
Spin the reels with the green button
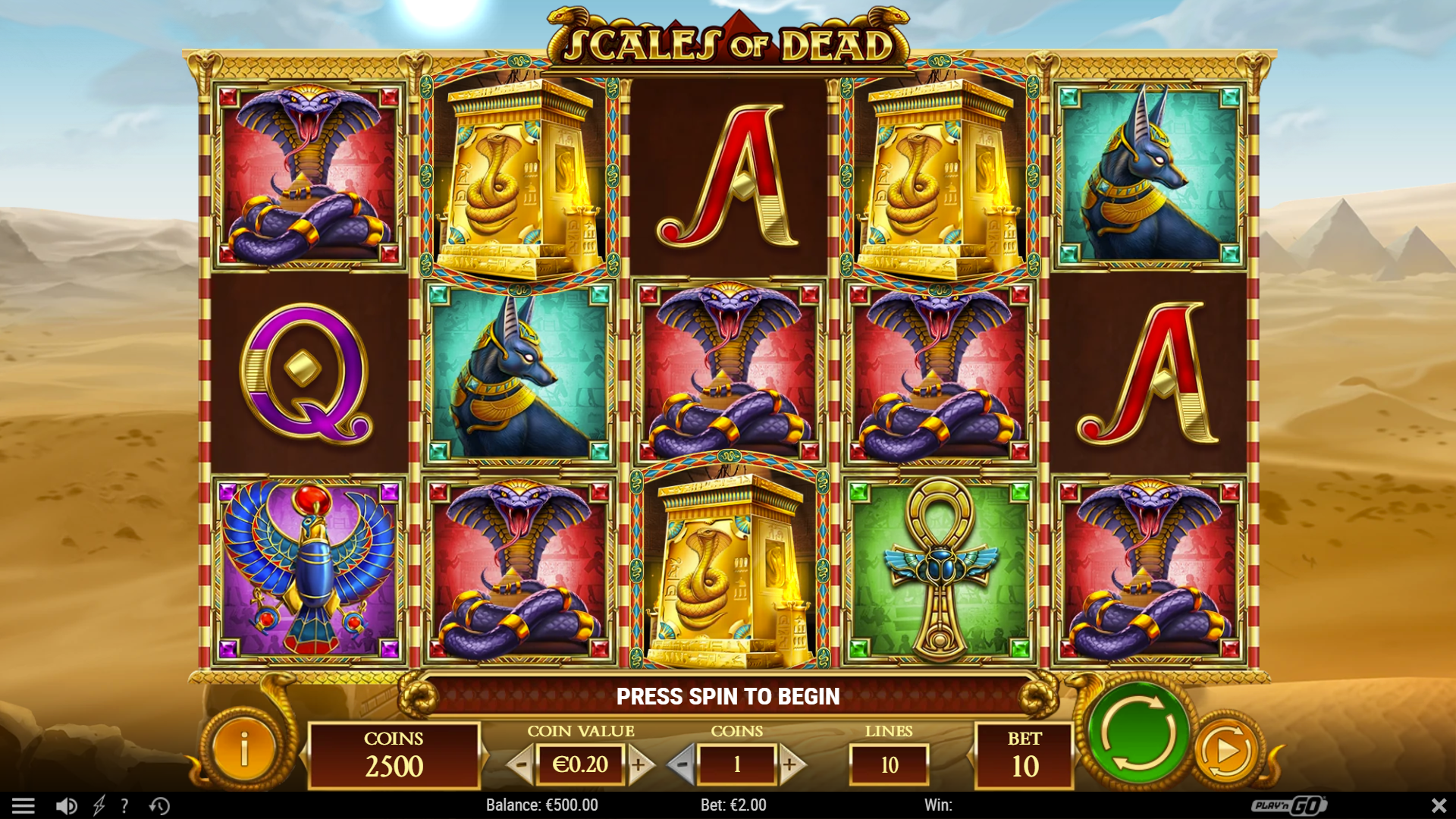(1137, 733)
